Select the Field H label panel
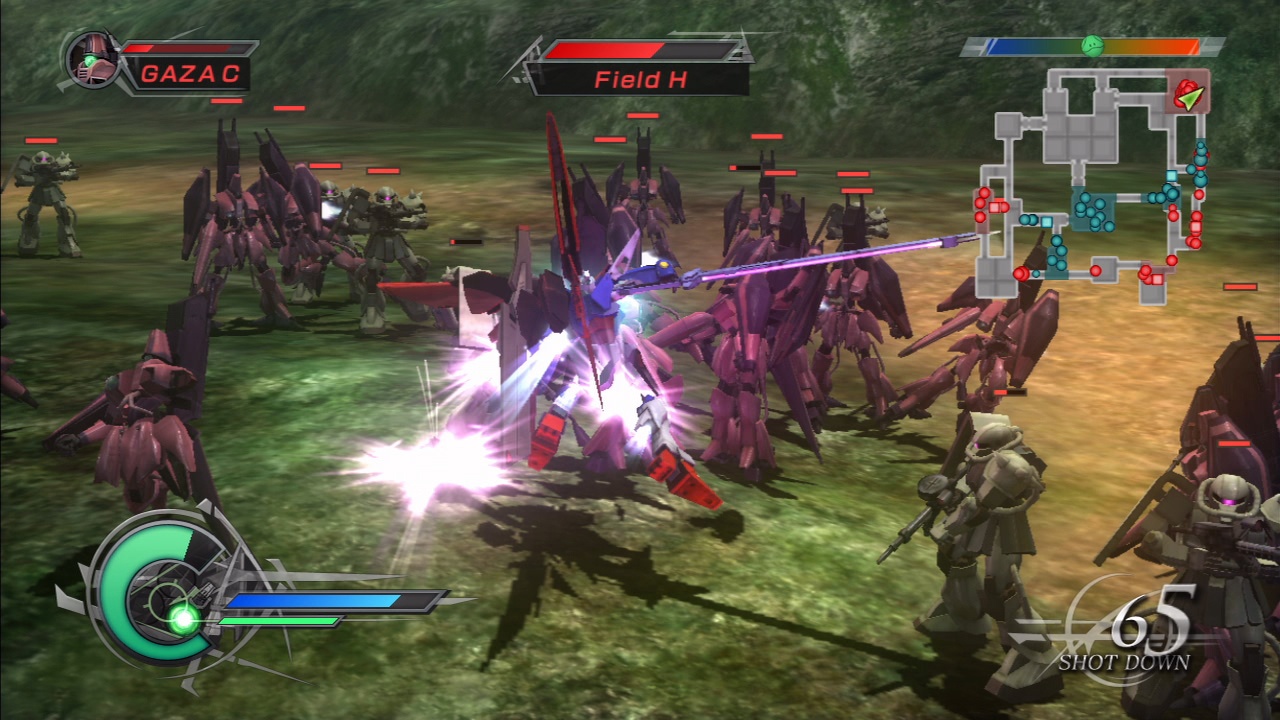This screenshot has height=720, width=1280. 640,76
